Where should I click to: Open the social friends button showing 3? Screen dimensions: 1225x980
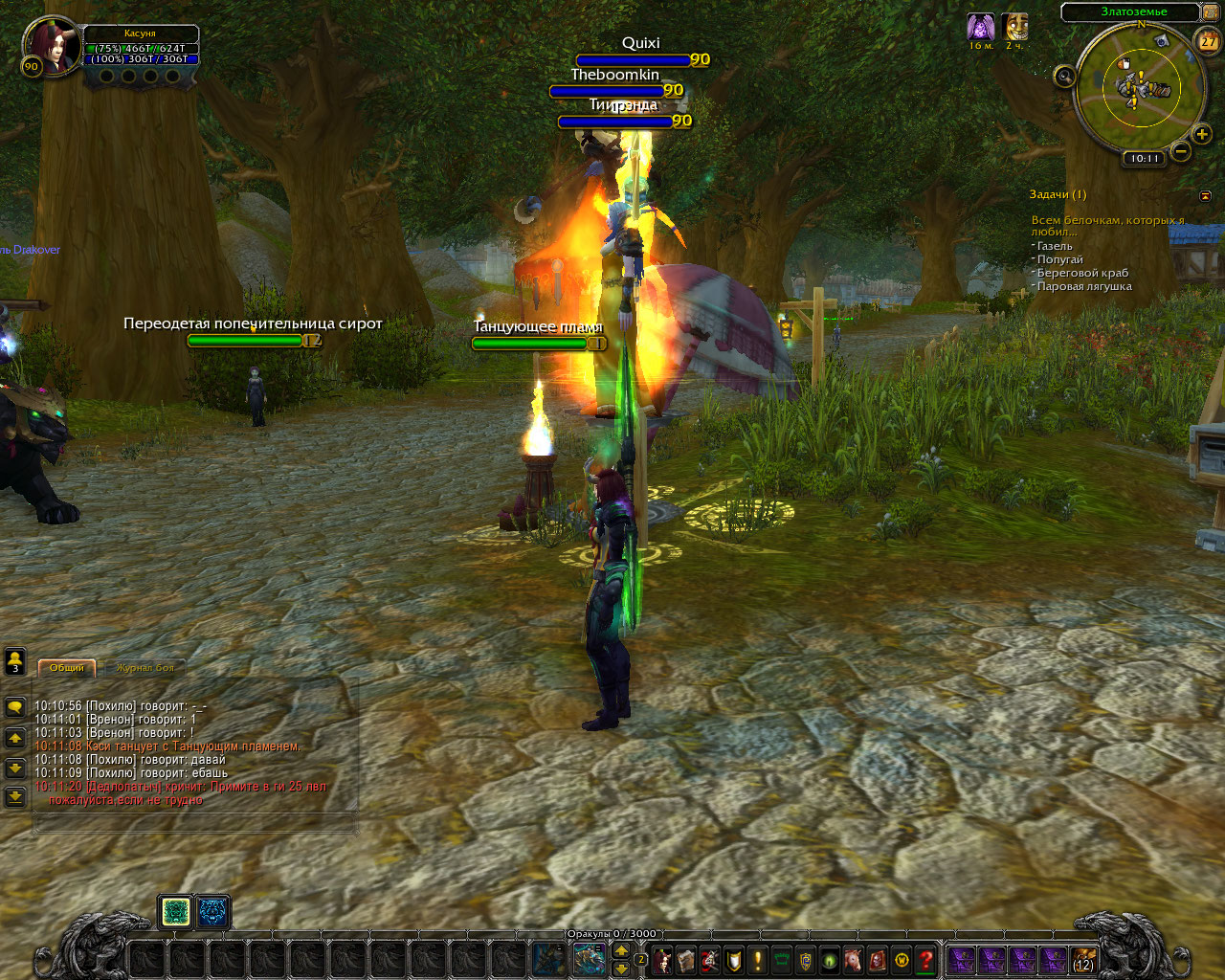click(x=15, y=661)
